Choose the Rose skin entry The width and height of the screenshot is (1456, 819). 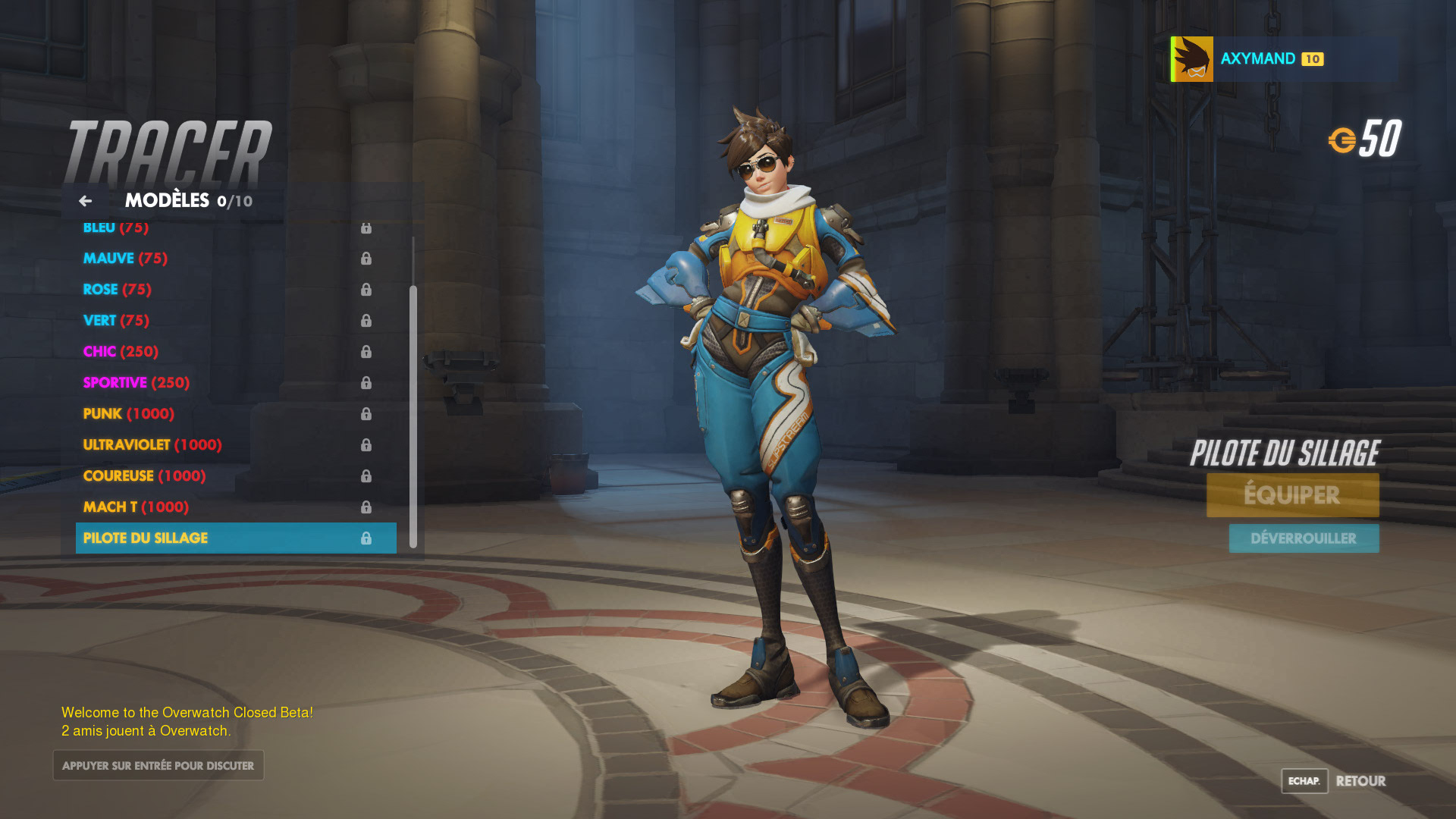[117, 290]
